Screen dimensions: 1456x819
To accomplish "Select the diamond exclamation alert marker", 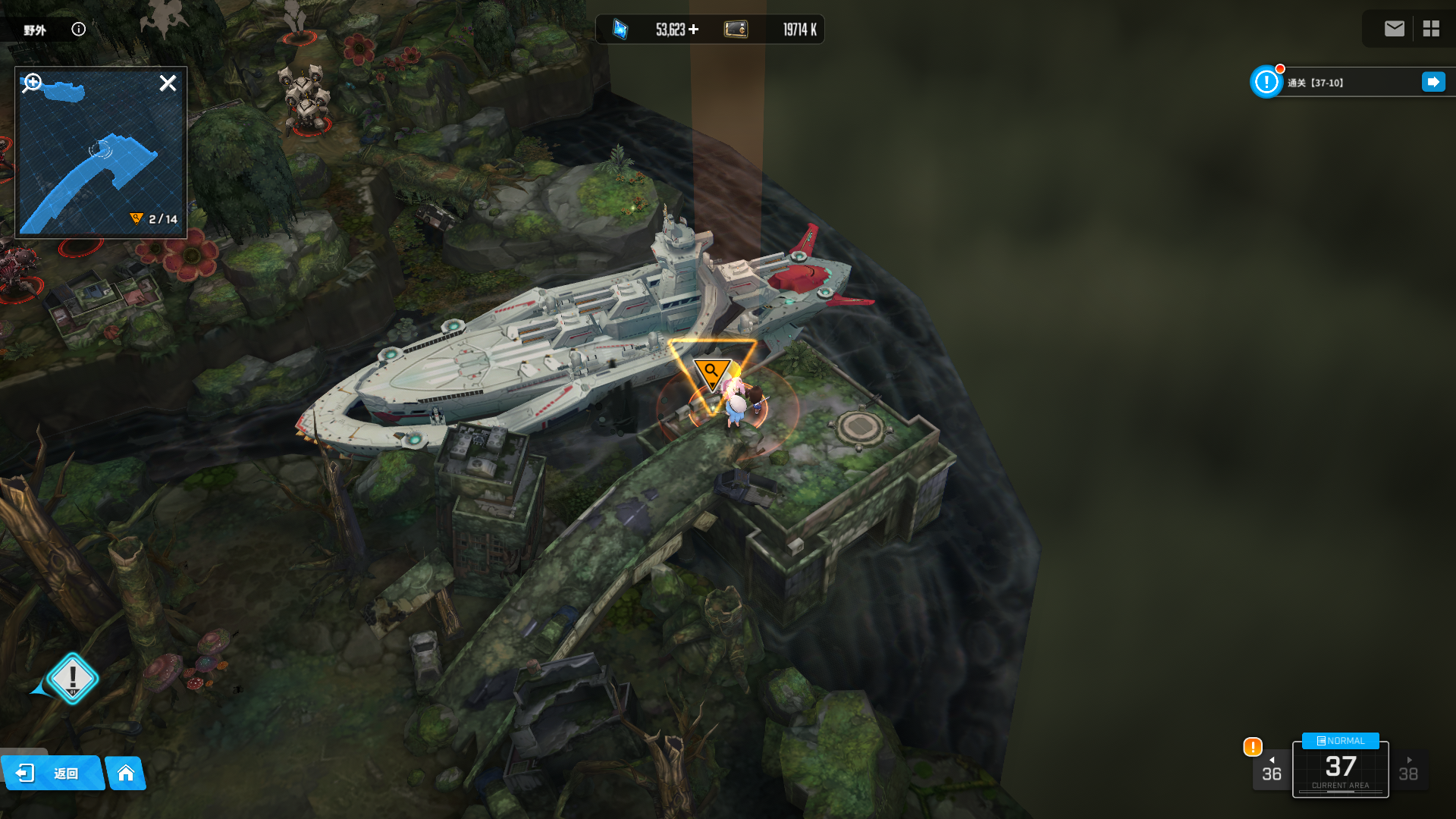I will coord(73,678).
